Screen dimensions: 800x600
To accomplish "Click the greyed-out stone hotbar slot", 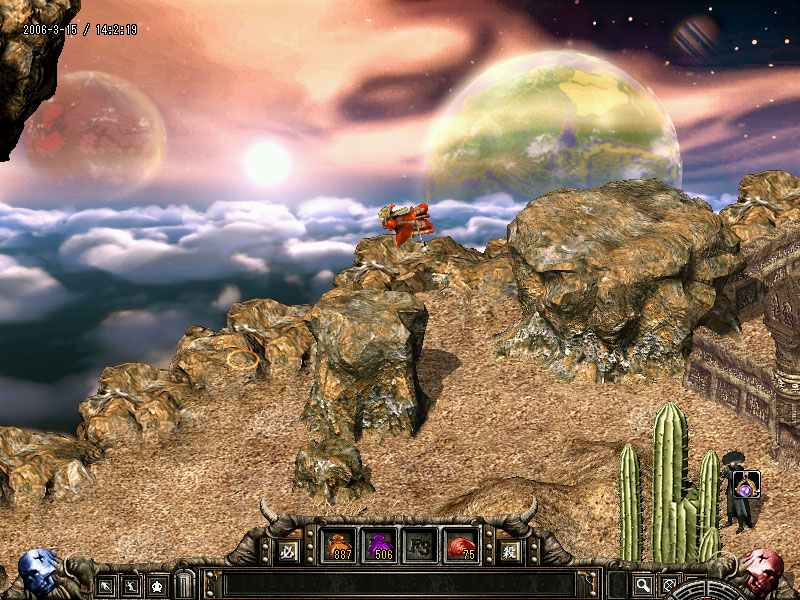I will click(x=420, y=547).
